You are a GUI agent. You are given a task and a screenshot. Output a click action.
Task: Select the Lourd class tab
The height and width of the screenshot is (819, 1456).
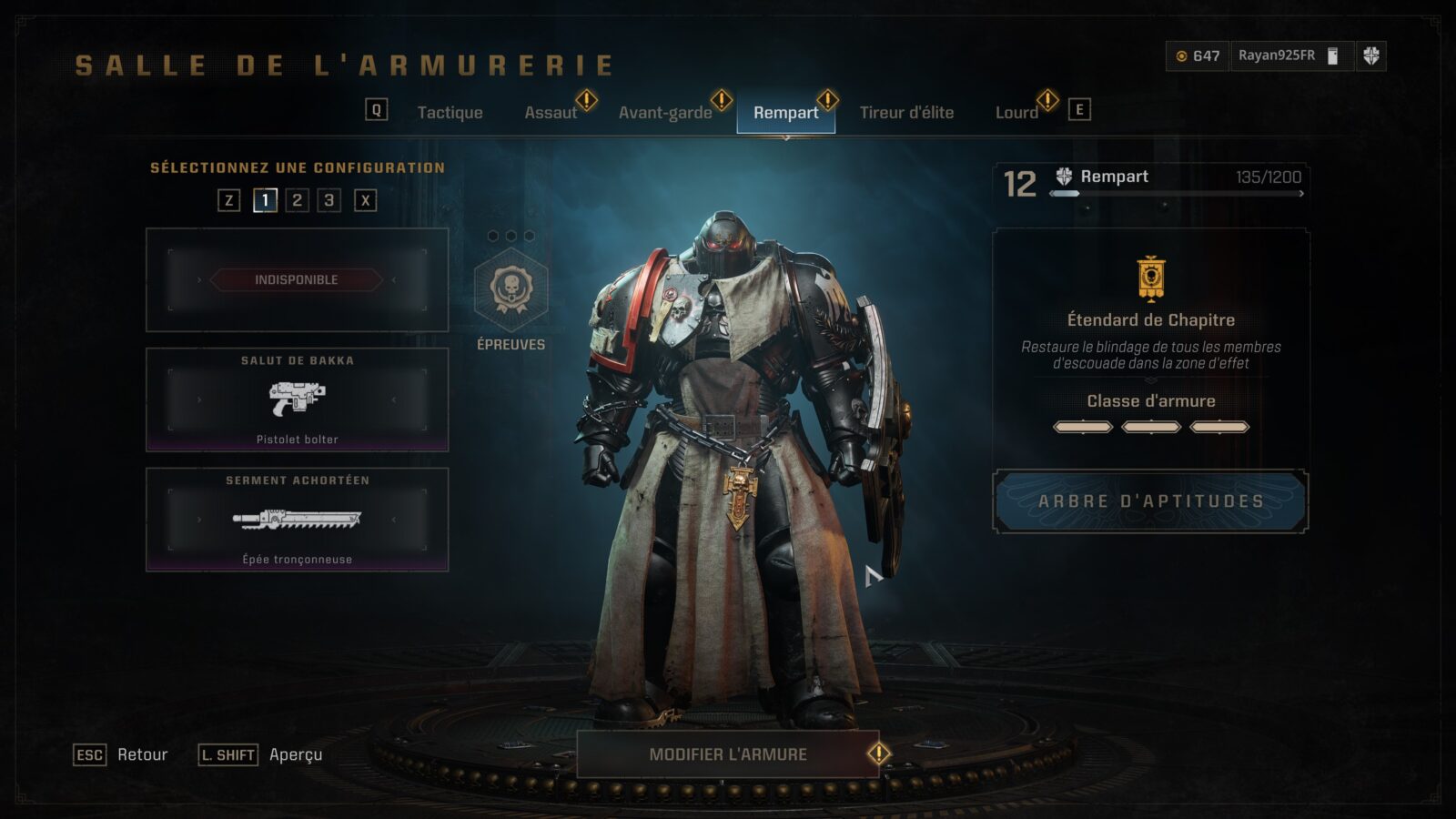[x=1016, y=113]
